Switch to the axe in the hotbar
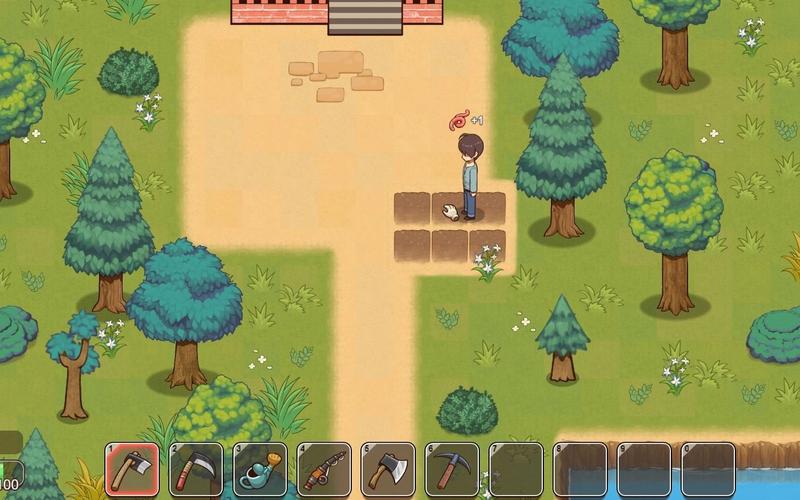 (388, 468)
